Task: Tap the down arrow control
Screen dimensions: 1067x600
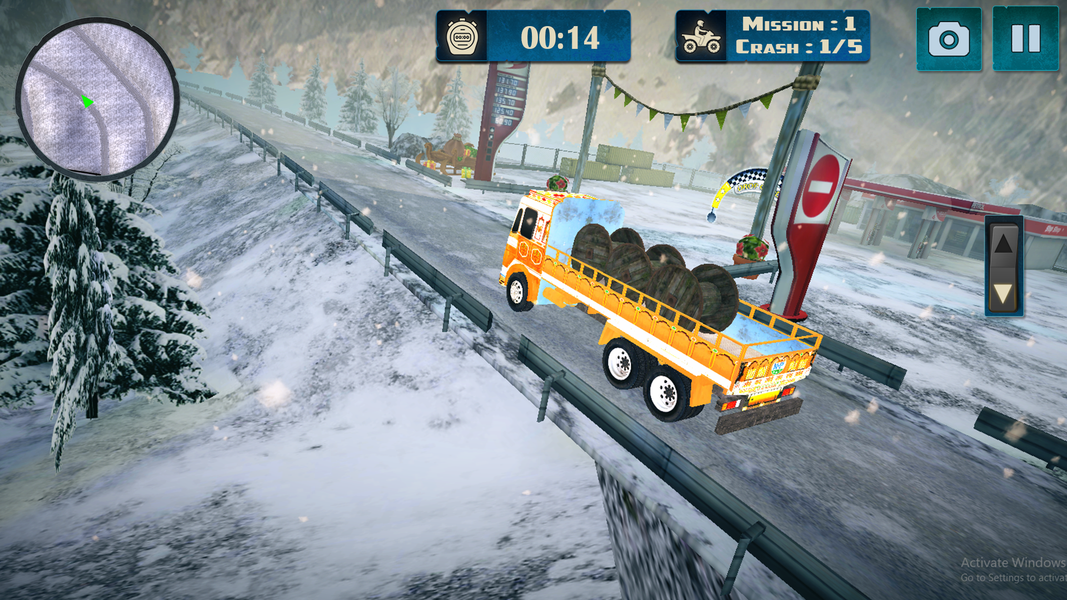Action: (1004, 292)
